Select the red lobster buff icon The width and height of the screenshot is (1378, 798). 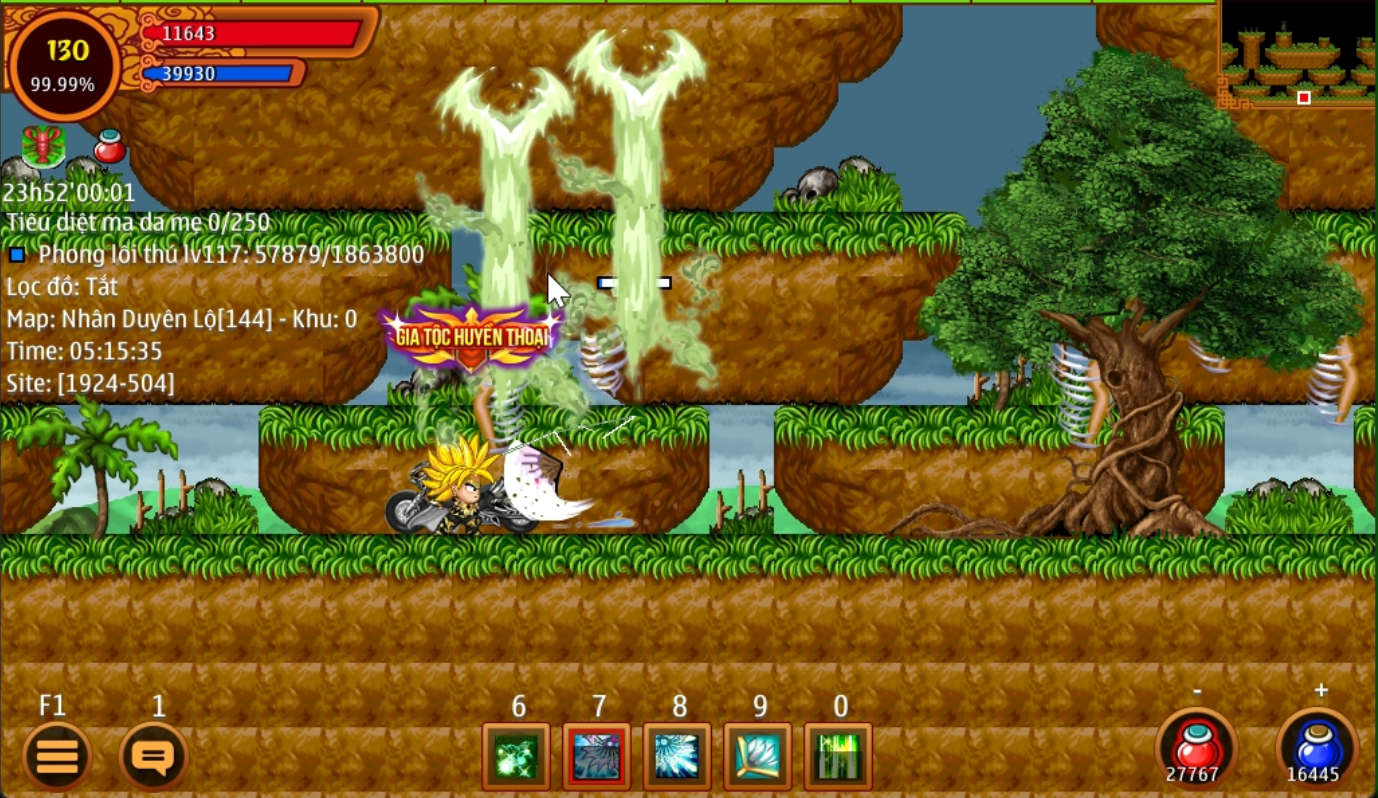pyautogui.click(x=44, y=146)
